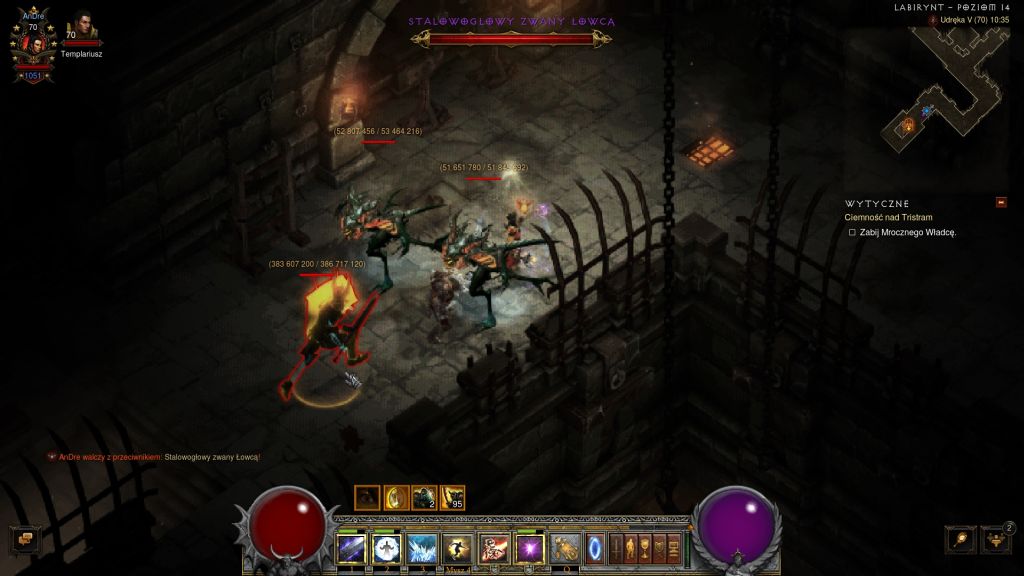Open the chat bubble button
The width and height of the screenshot is (1024, 576).
coord(25,539)
